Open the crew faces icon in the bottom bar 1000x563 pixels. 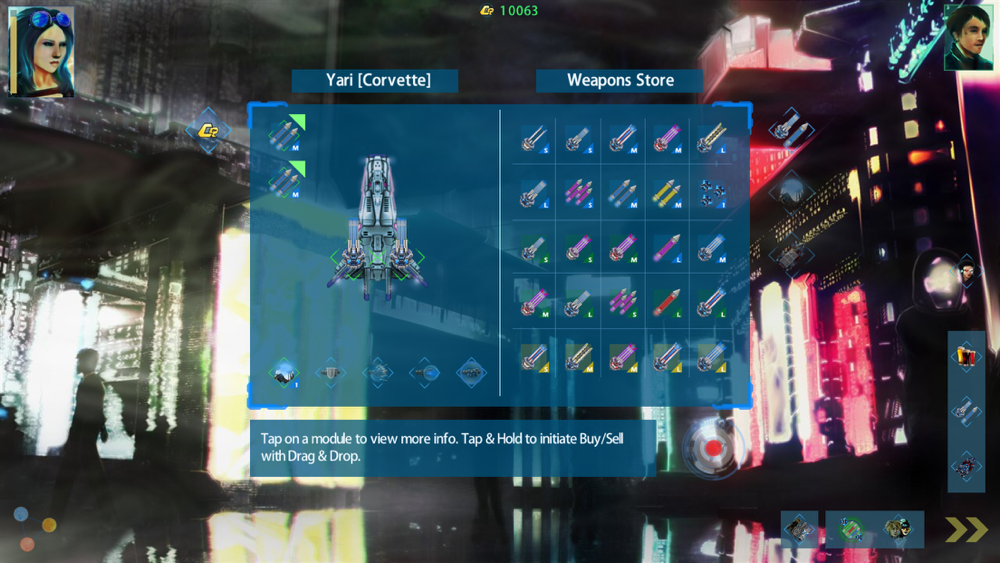click(x=897, y=529)
